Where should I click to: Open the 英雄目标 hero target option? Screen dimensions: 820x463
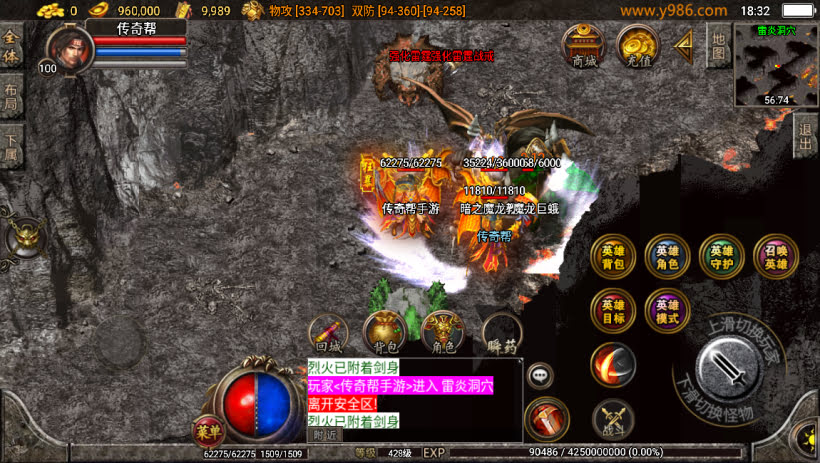pyautogui.click(x=613, y=311)
